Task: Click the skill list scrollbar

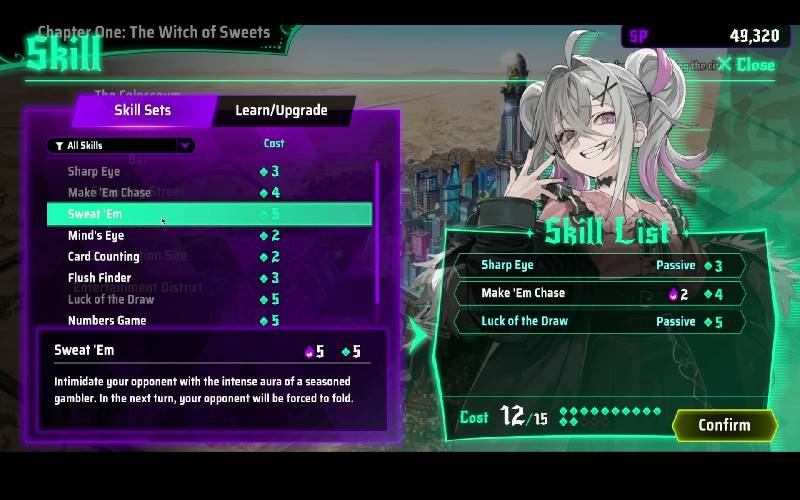Action: click(x=377, y=230)
